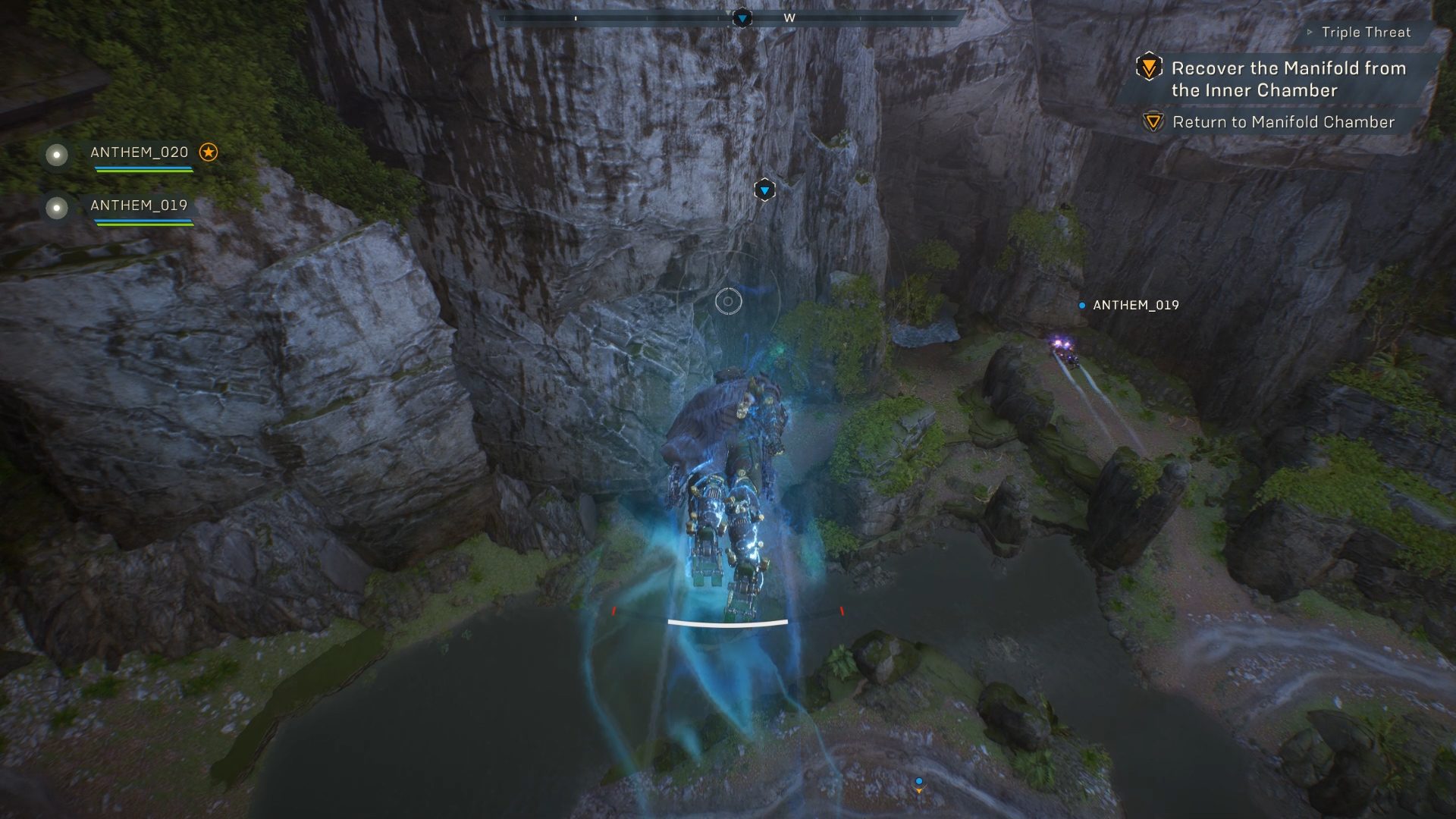Select the hexagonal 'Recover the Manifold' objective icon
Screen dimensions: 1456x819
(x=1150, y=68)
